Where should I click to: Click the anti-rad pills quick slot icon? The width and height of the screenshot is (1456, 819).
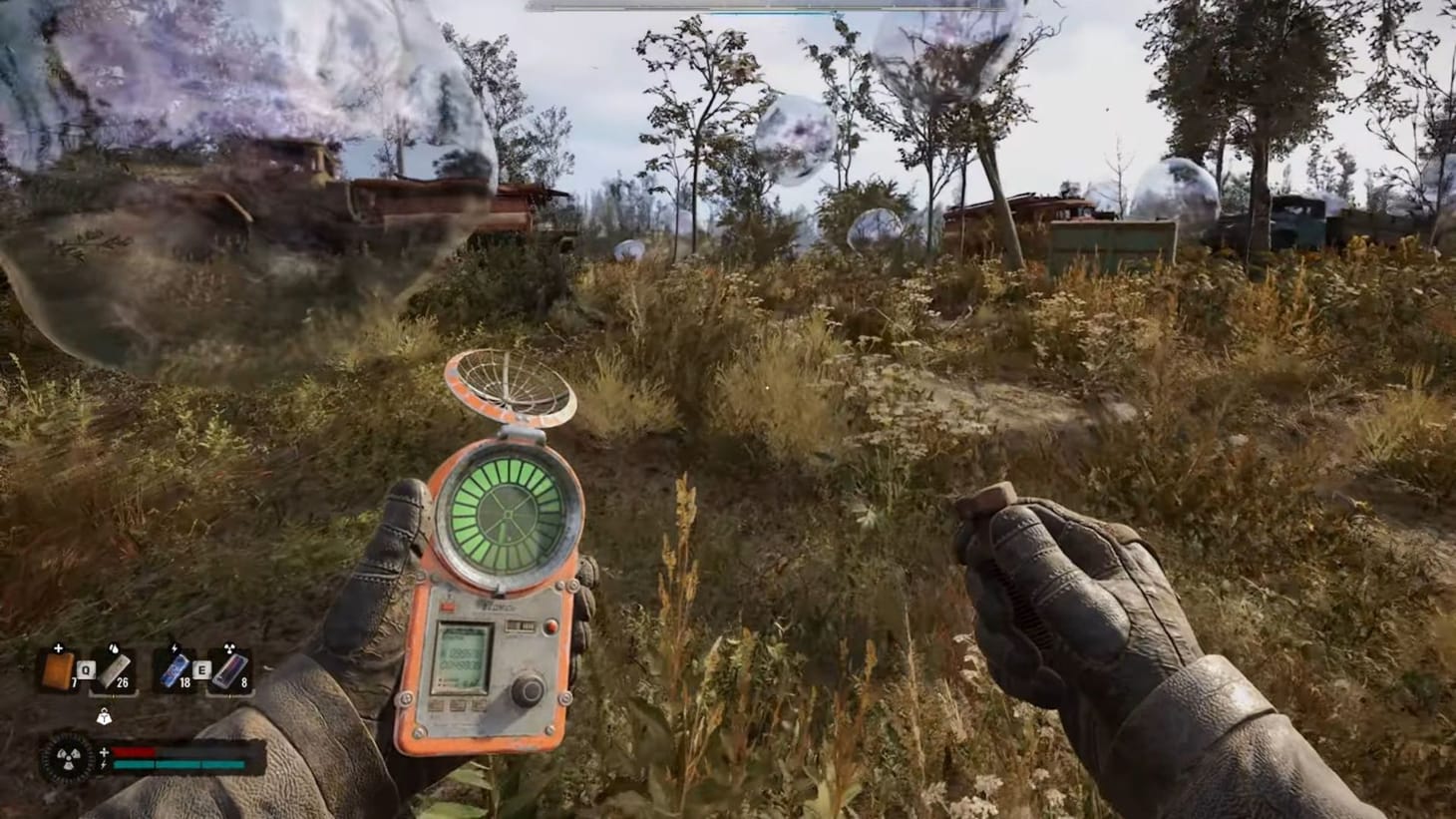coord(230,670)
